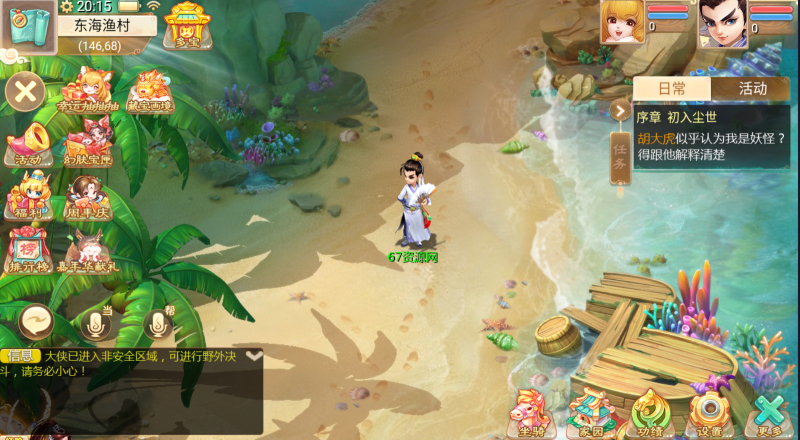The image size is (800, 440).
Task: Open the 多宝 treasure shop
Action: click(185, 24)
